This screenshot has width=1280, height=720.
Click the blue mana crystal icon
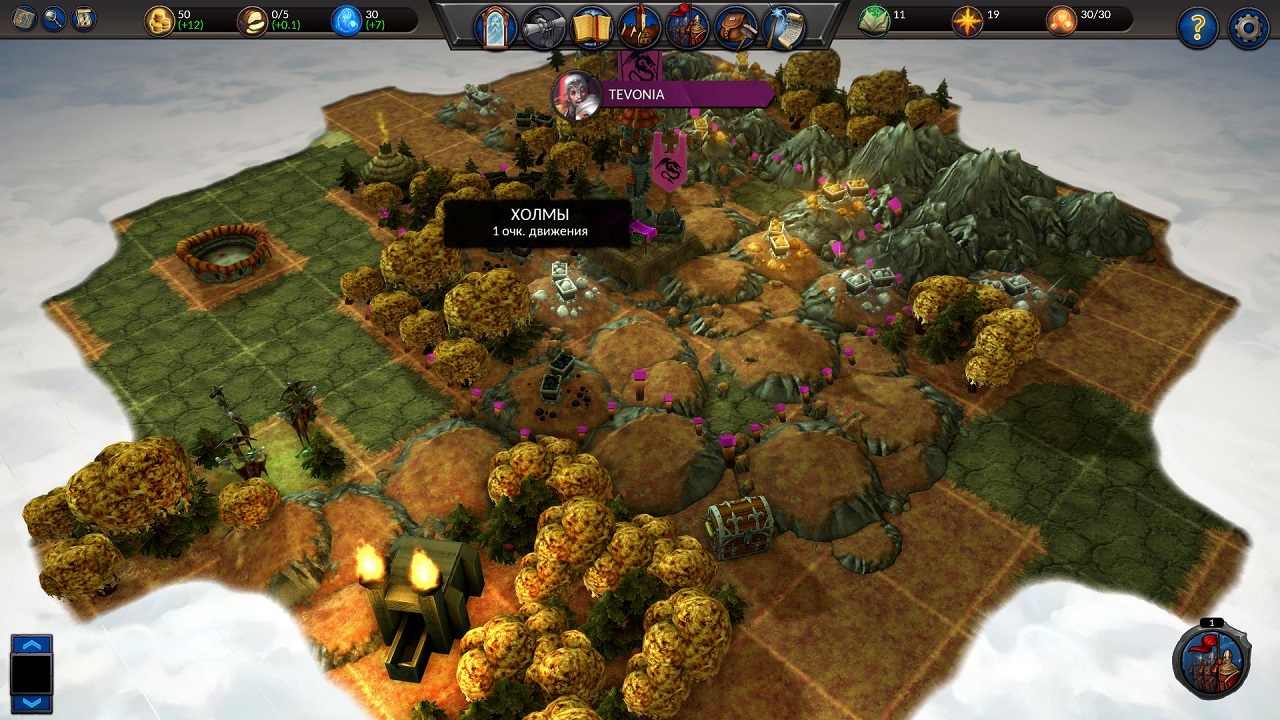[x=347, y=20]
